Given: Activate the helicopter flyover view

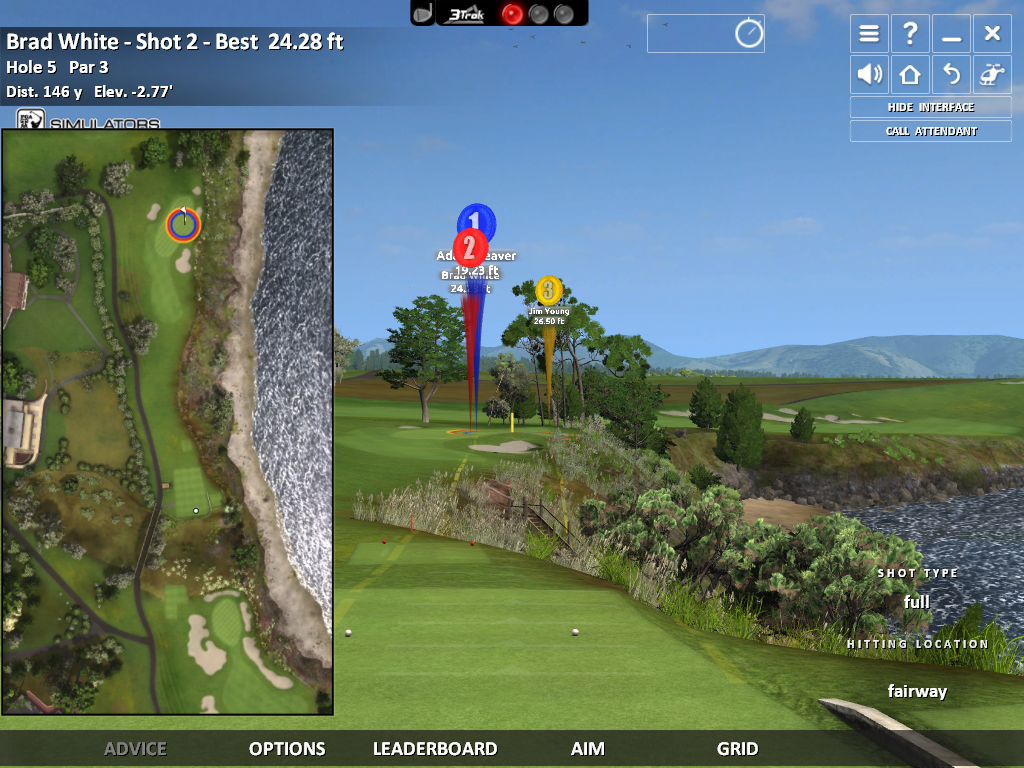Looking at the screenshot, I should click(992, 74).
